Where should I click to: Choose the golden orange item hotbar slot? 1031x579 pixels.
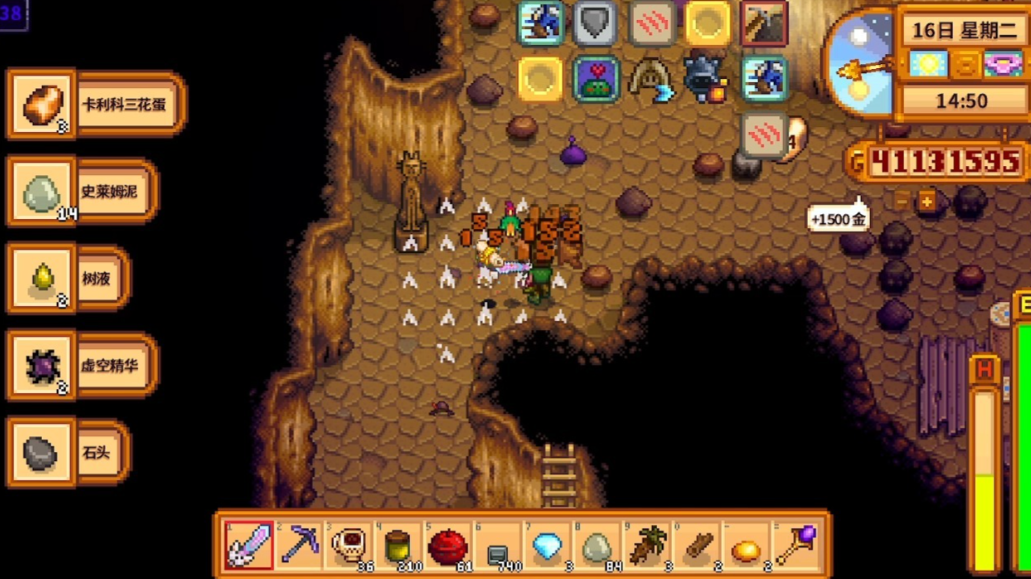[x=746, y=545]
